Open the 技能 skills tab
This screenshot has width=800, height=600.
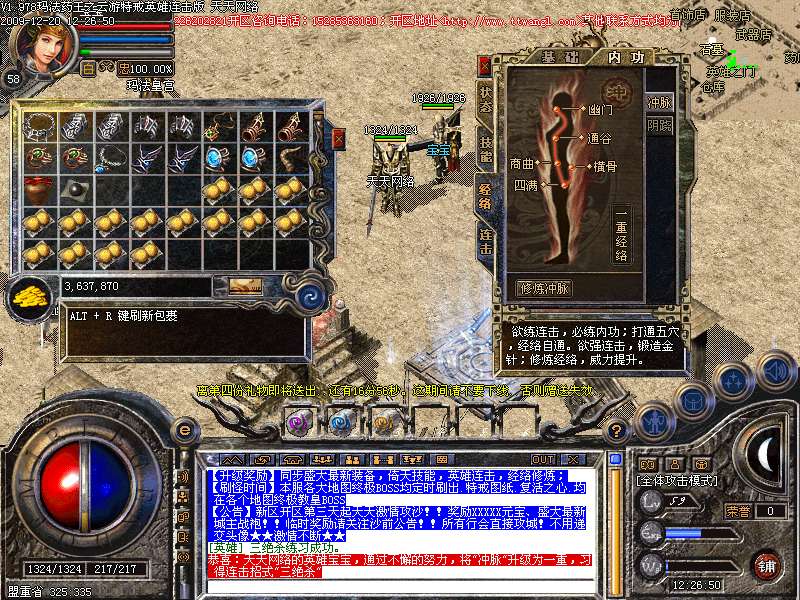(x=486, y=150)
